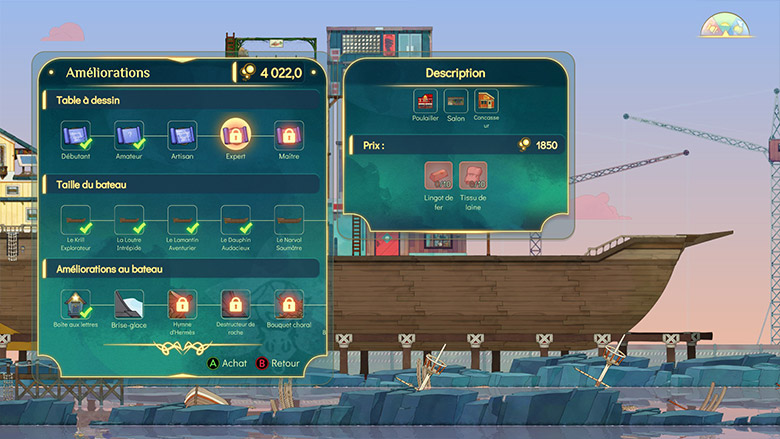Select the locked Maître upgrade
The image size is (780, 439).
289,135
